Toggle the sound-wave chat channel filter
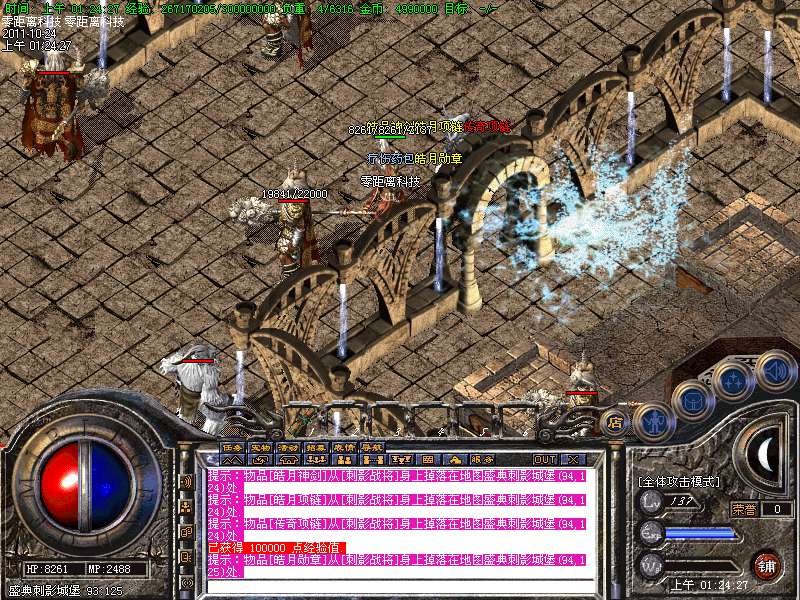This screenshot has height=600, width=800. pyautogui.click(x=185, y=481)
